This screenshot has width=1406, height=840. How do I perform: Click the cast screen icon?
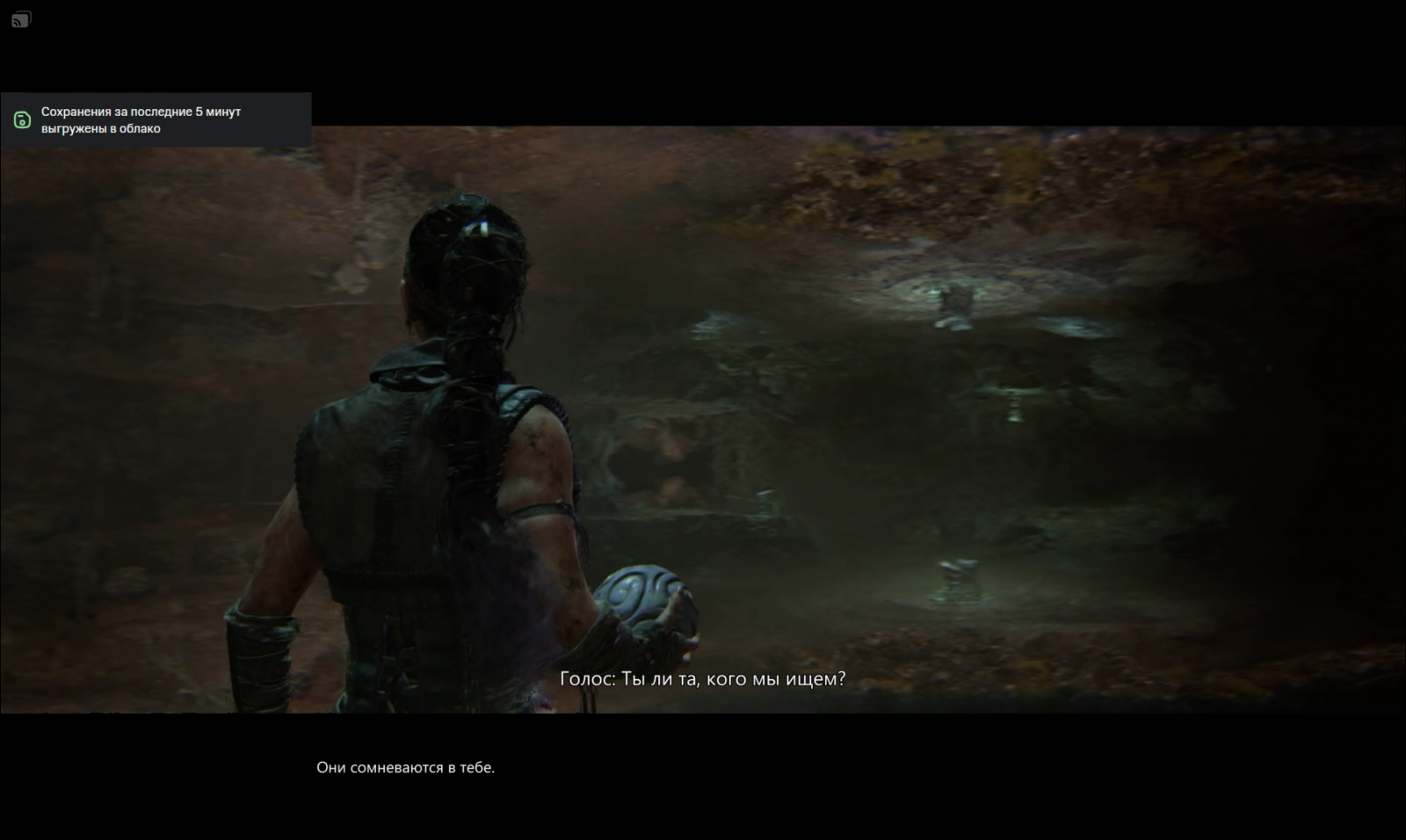[x=22, y=19]
